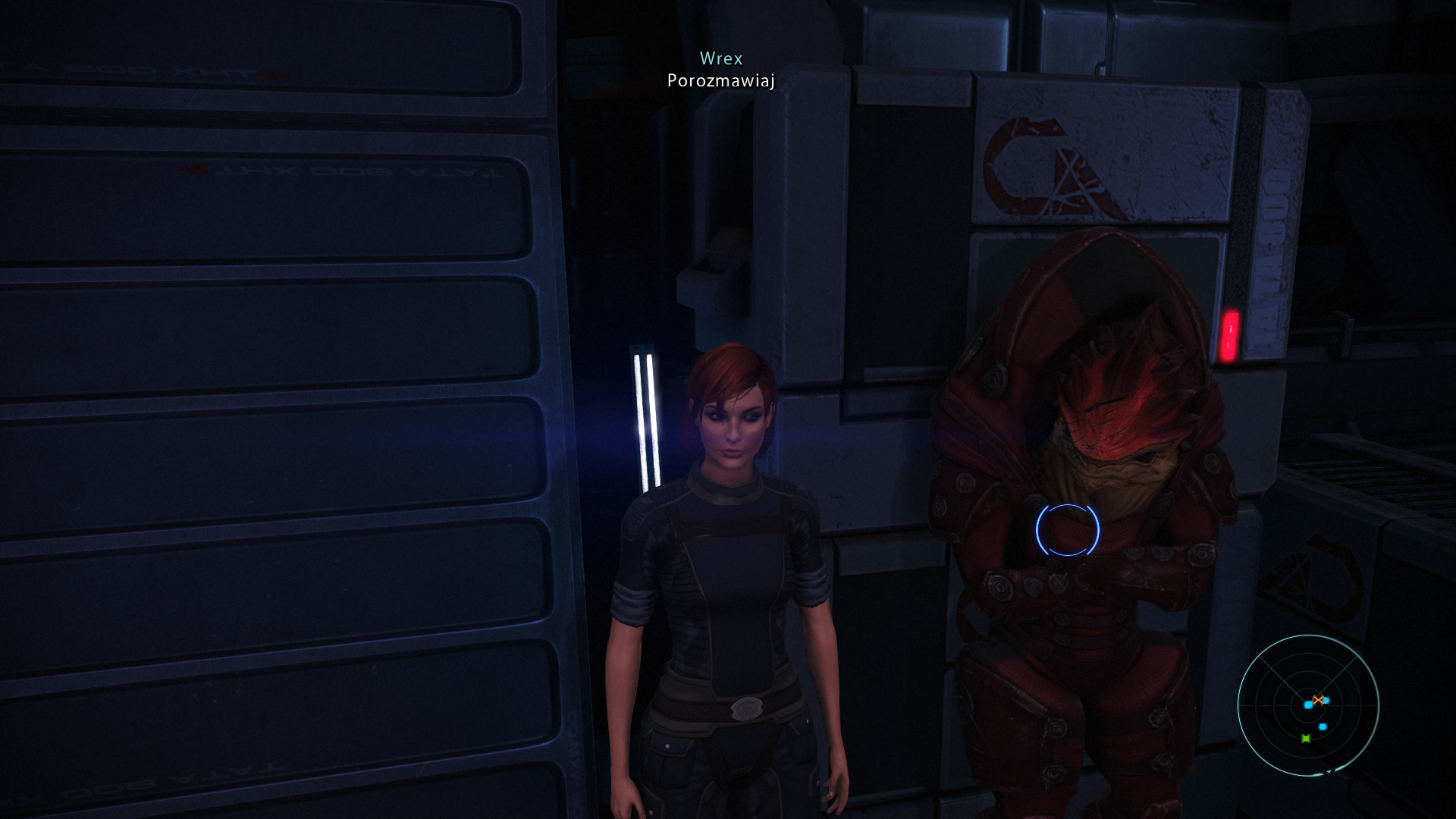Select the Porozmawiaj prompt for Wrex

[x=720, y=80]
